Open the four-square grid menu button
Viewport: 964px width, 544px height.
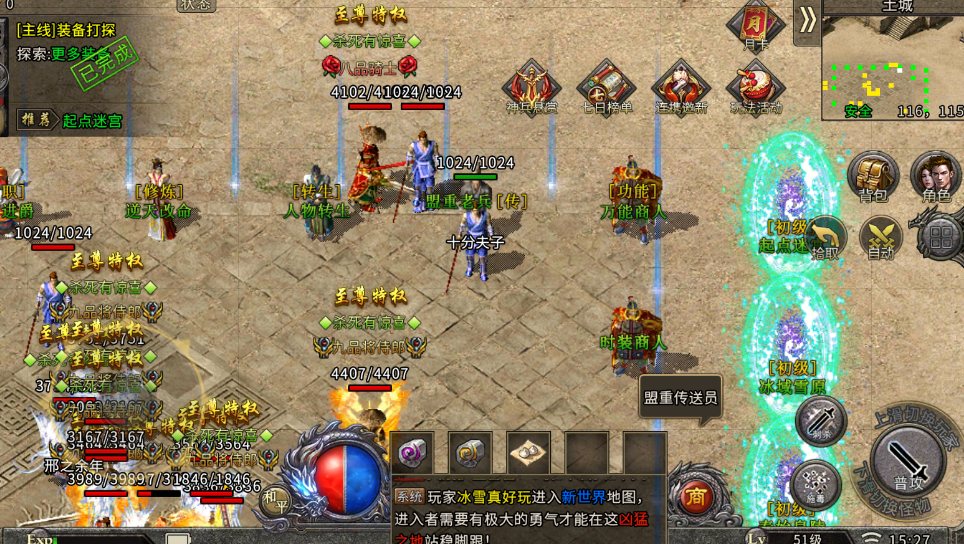940,238
